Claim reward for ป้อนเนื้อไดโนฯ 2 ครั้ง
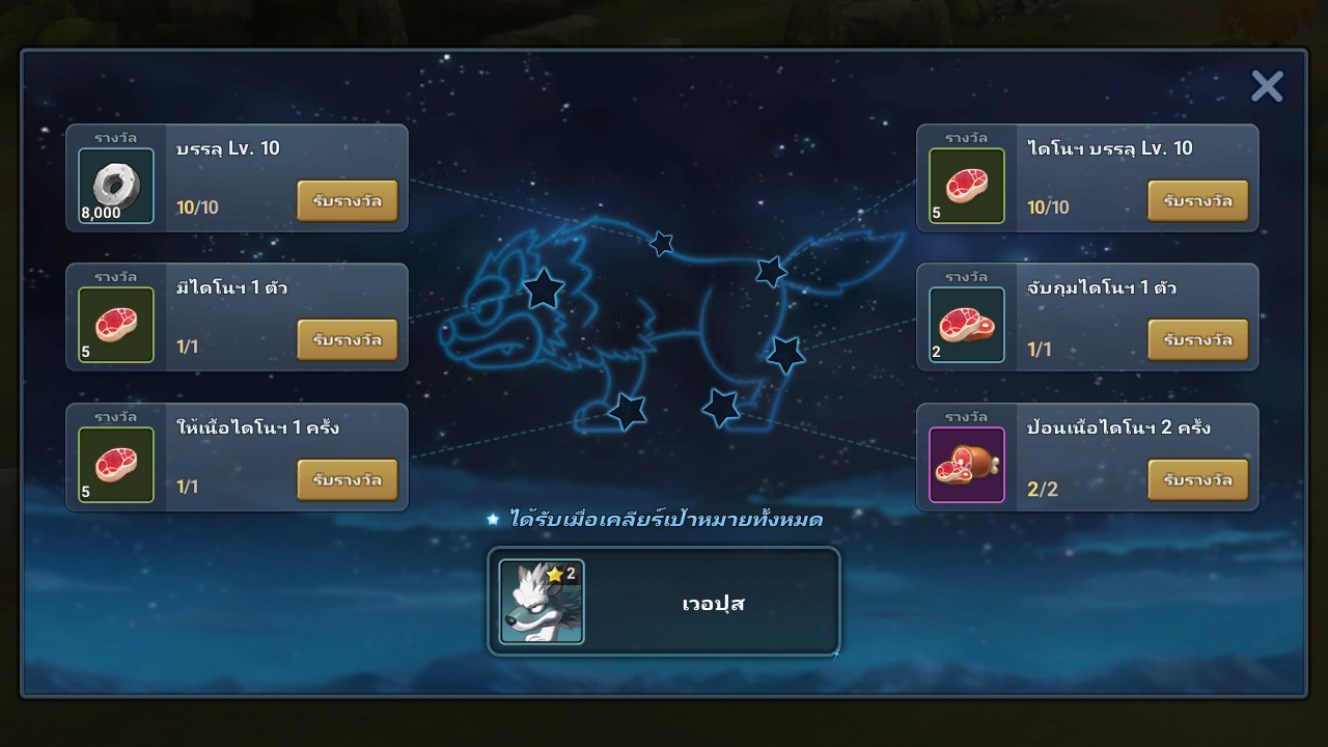1328x747 pixels. [1197, 480]
